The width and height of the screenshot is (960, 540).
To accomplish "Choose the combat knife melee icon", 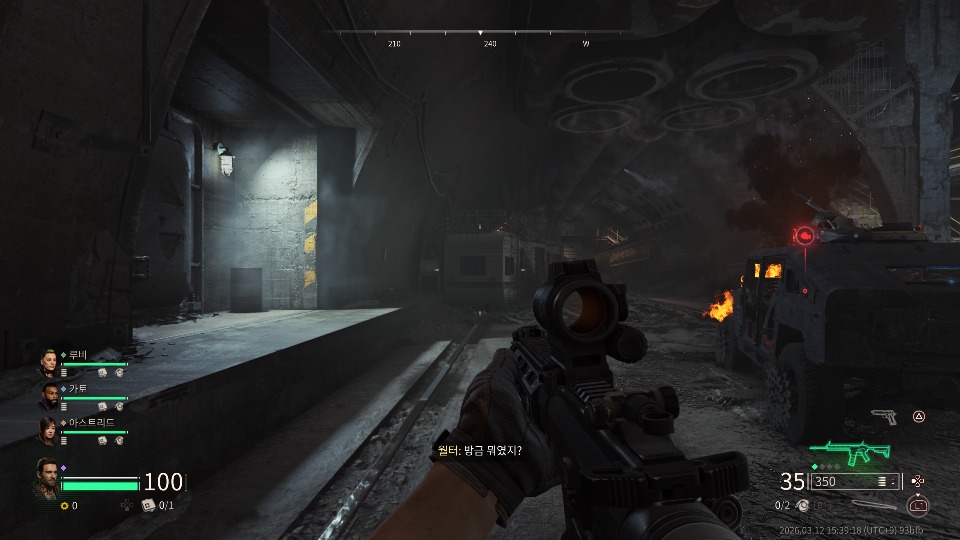I will [x=874, y=505].
